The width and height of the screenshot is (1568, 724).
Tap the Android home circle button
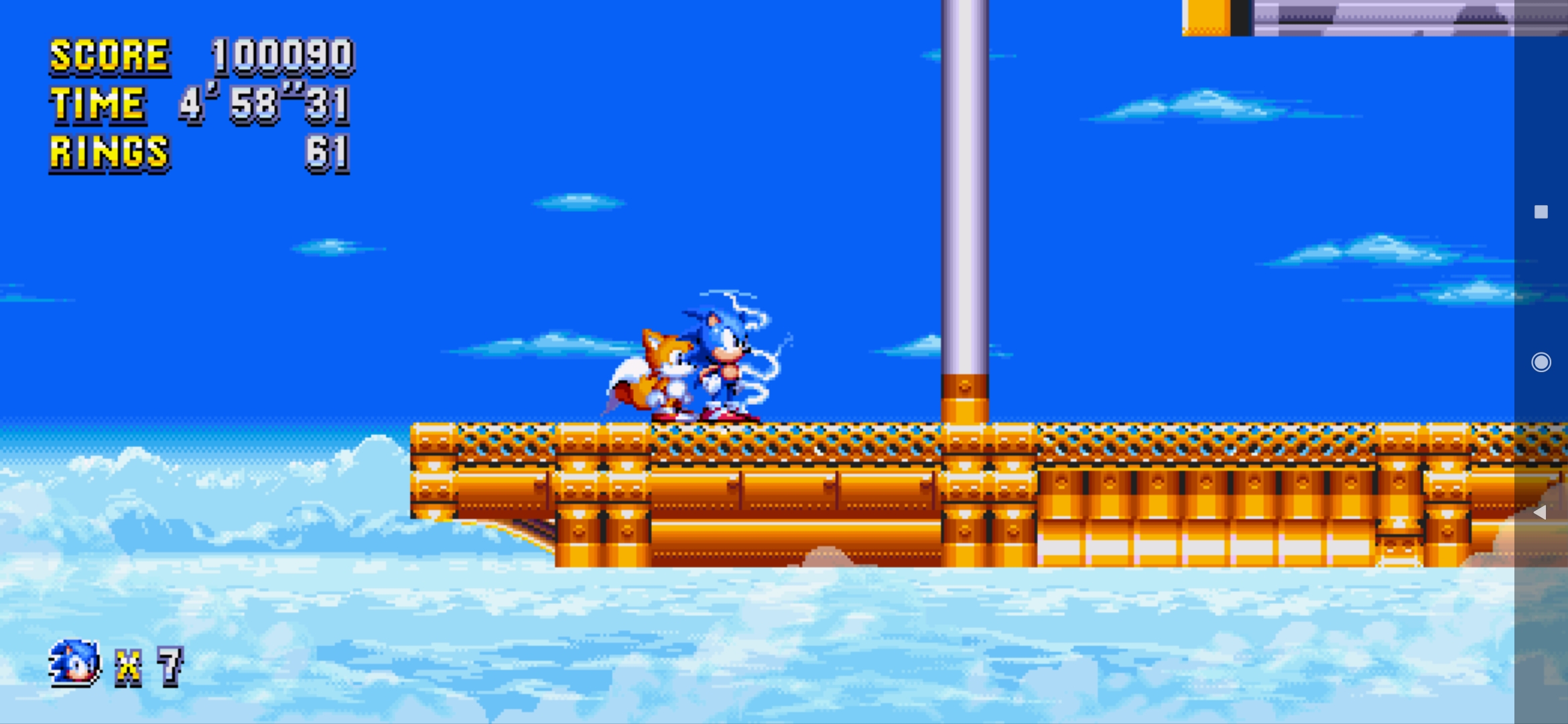pyautogui.click(x=1540, y=362)
